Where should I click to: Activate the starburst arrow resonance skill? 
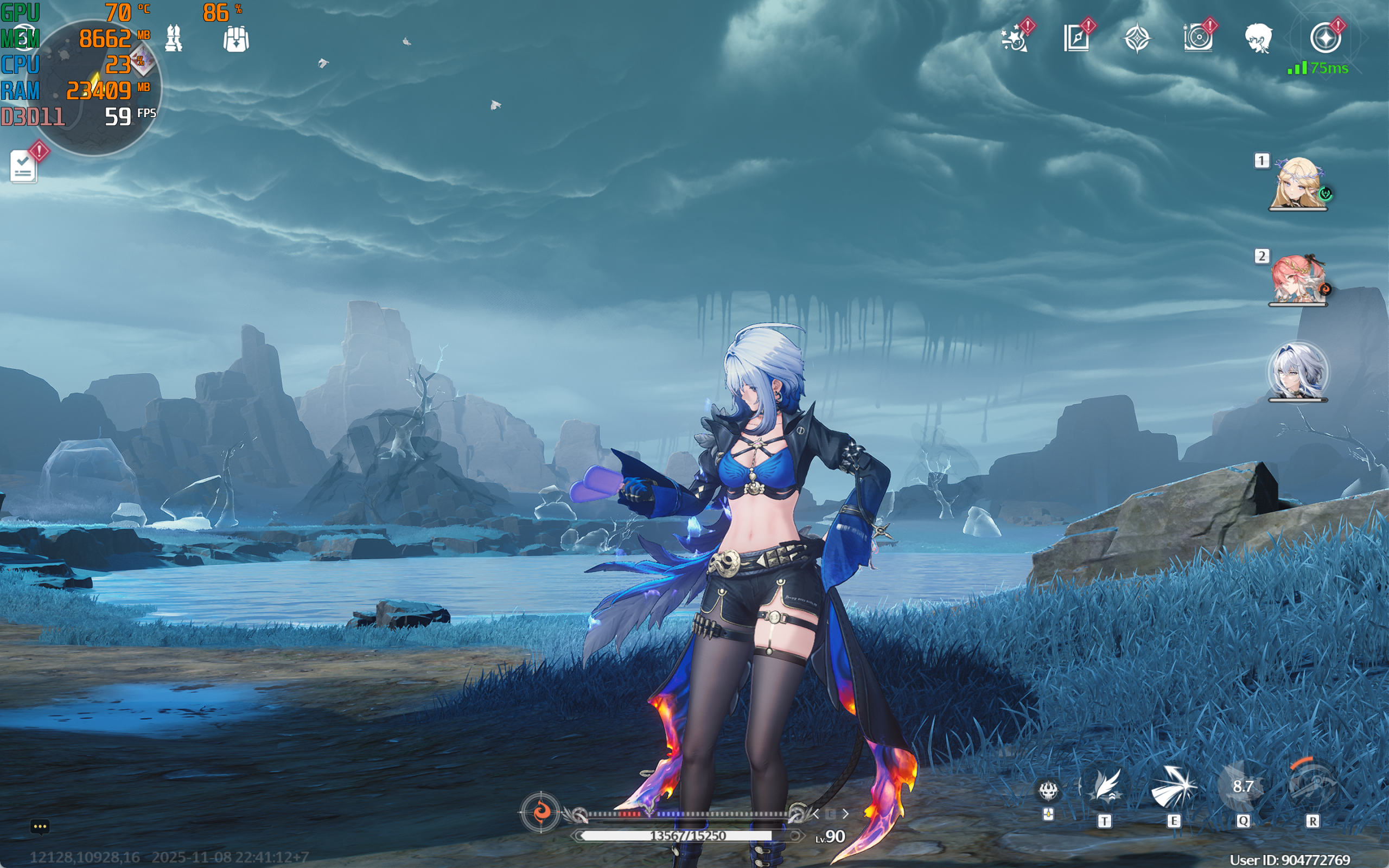point(1173,788)
